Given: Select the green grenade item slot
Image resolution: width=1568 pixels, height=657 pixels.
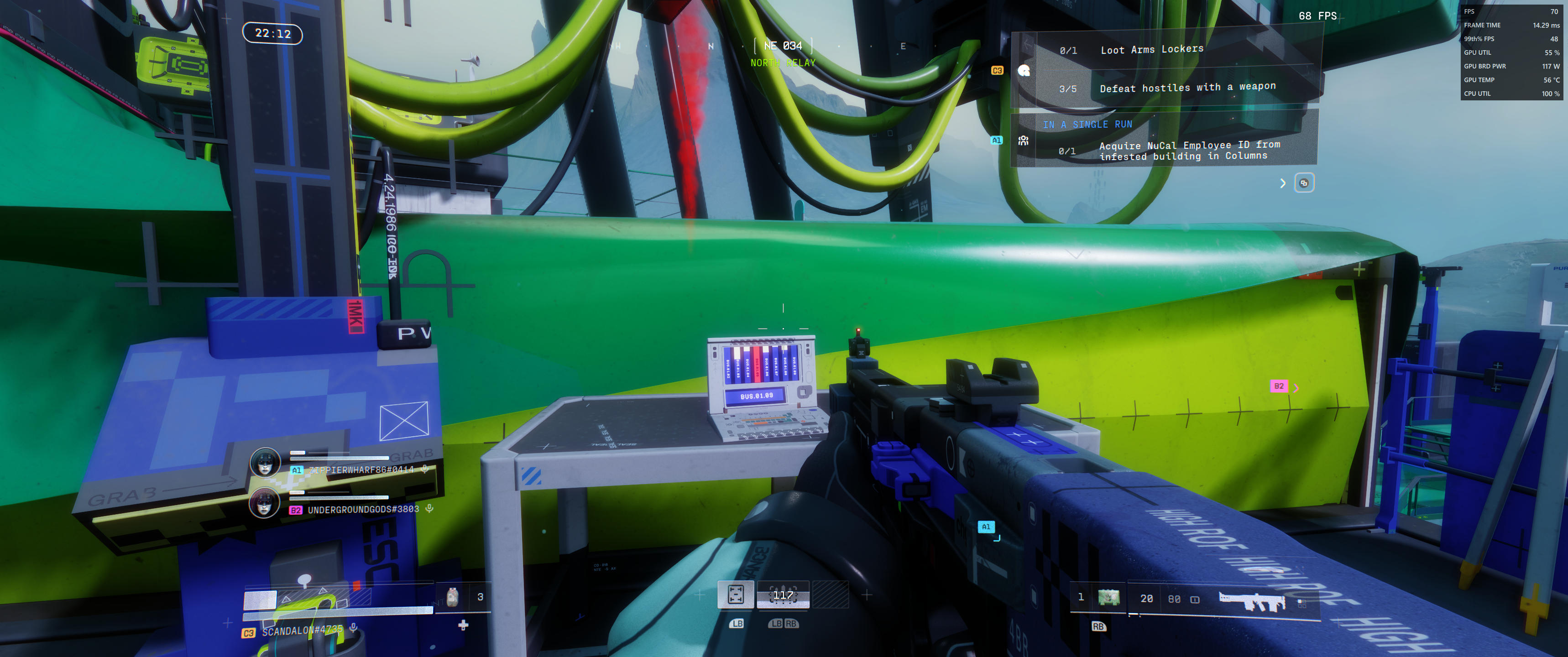Looking at the screenshot, I should click(x=1108, y=598).
